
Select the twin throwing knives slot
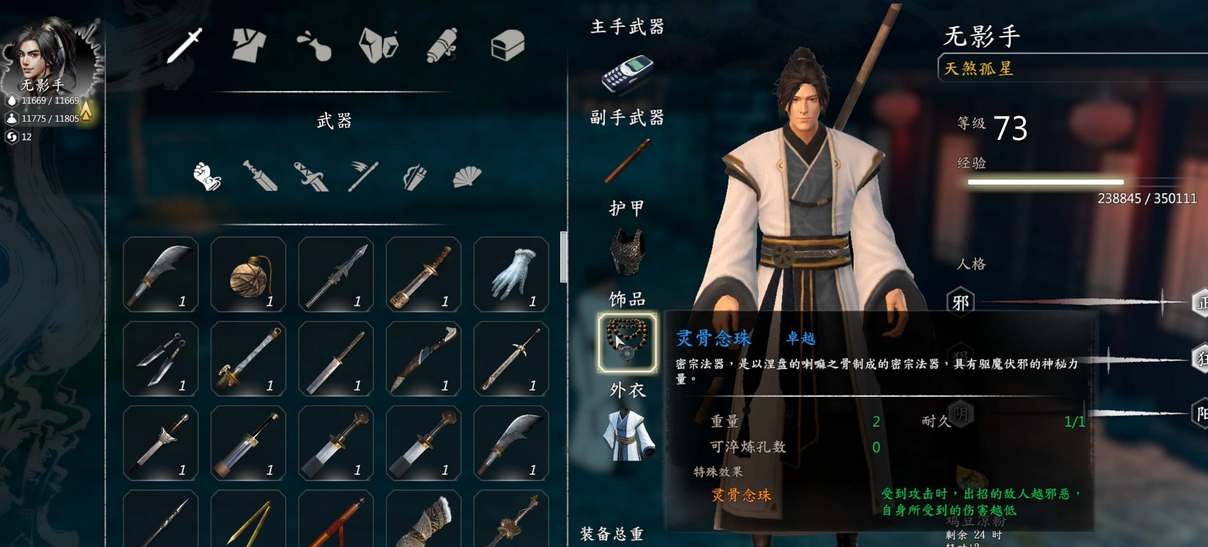click(160, 358)
